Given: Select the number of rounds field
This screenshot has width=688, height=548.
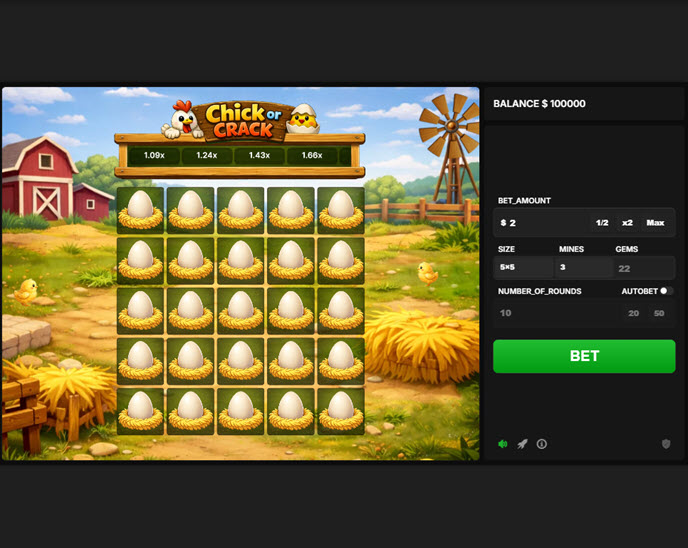Looking at the screenshot, I should (x=555, y=313).
